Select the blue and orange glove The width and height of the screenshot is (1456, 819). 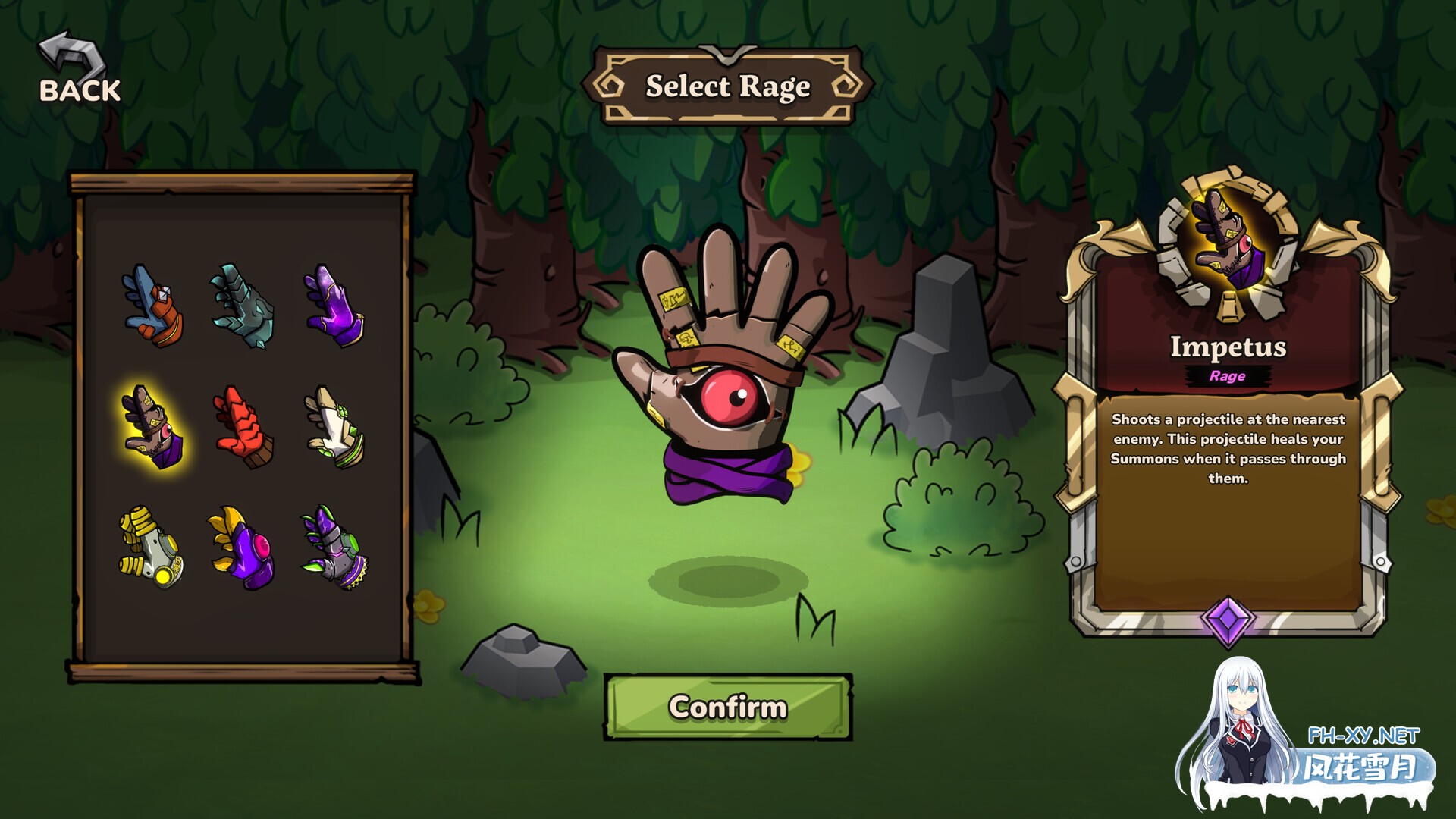[x=152, y=306]
